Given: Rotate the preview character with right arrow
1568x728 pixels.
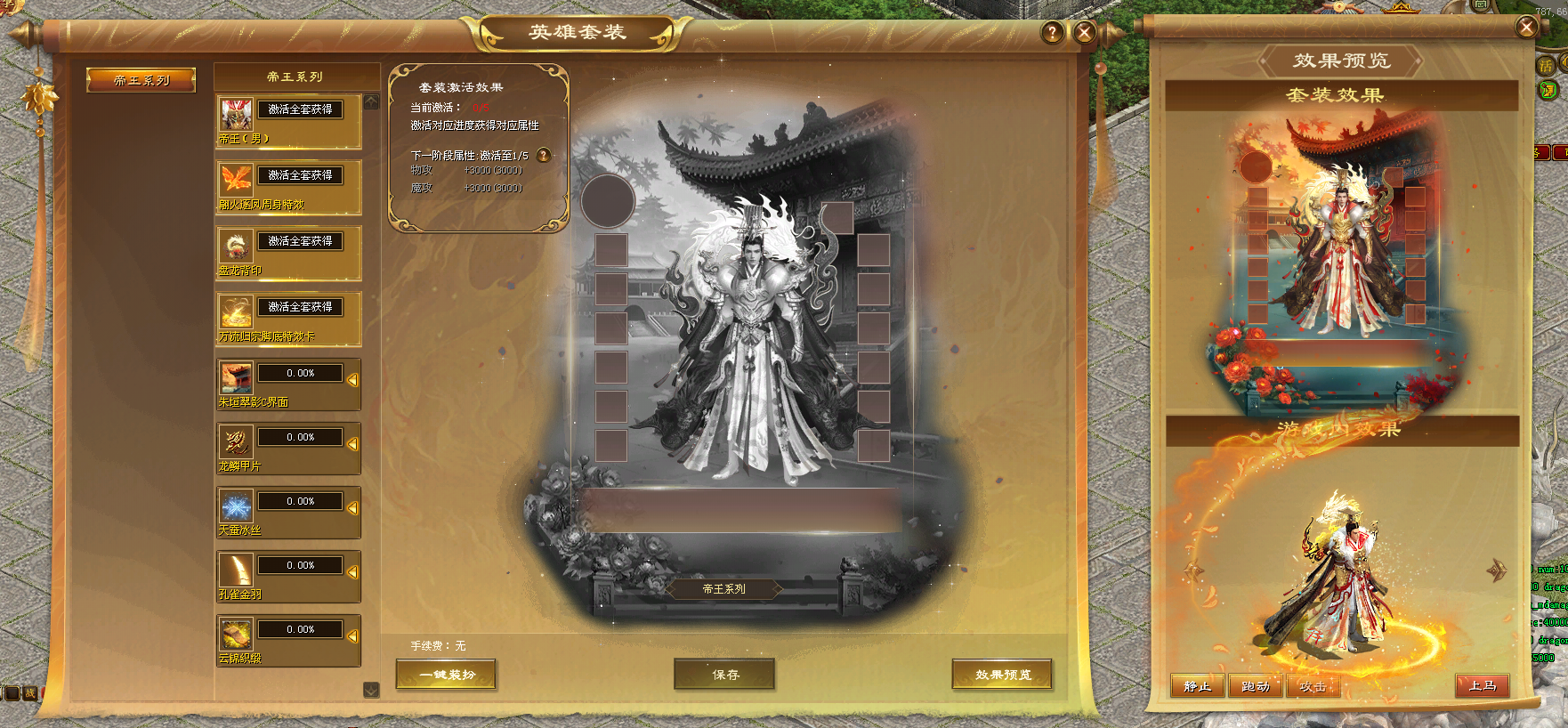Looking at the screenshot, I should pyautogui.click(x=1497, y=570).
